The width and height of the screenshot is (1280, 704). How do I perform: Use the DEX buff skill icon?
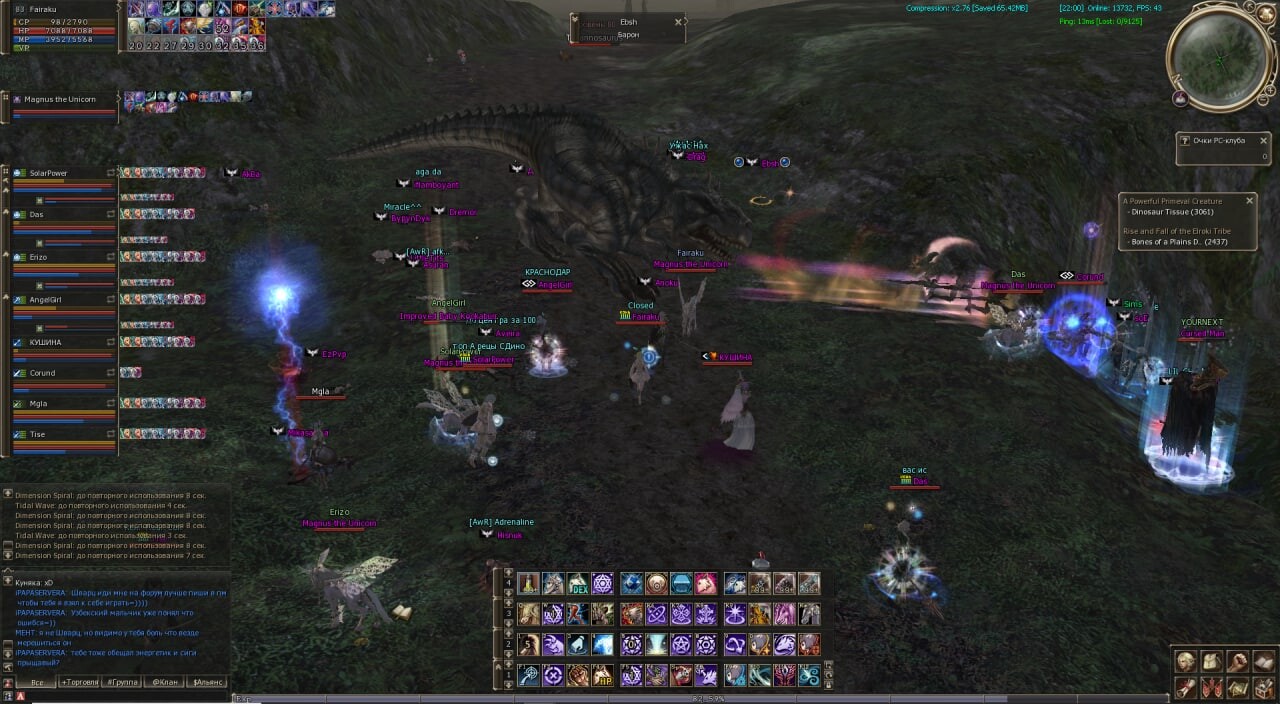577,584
